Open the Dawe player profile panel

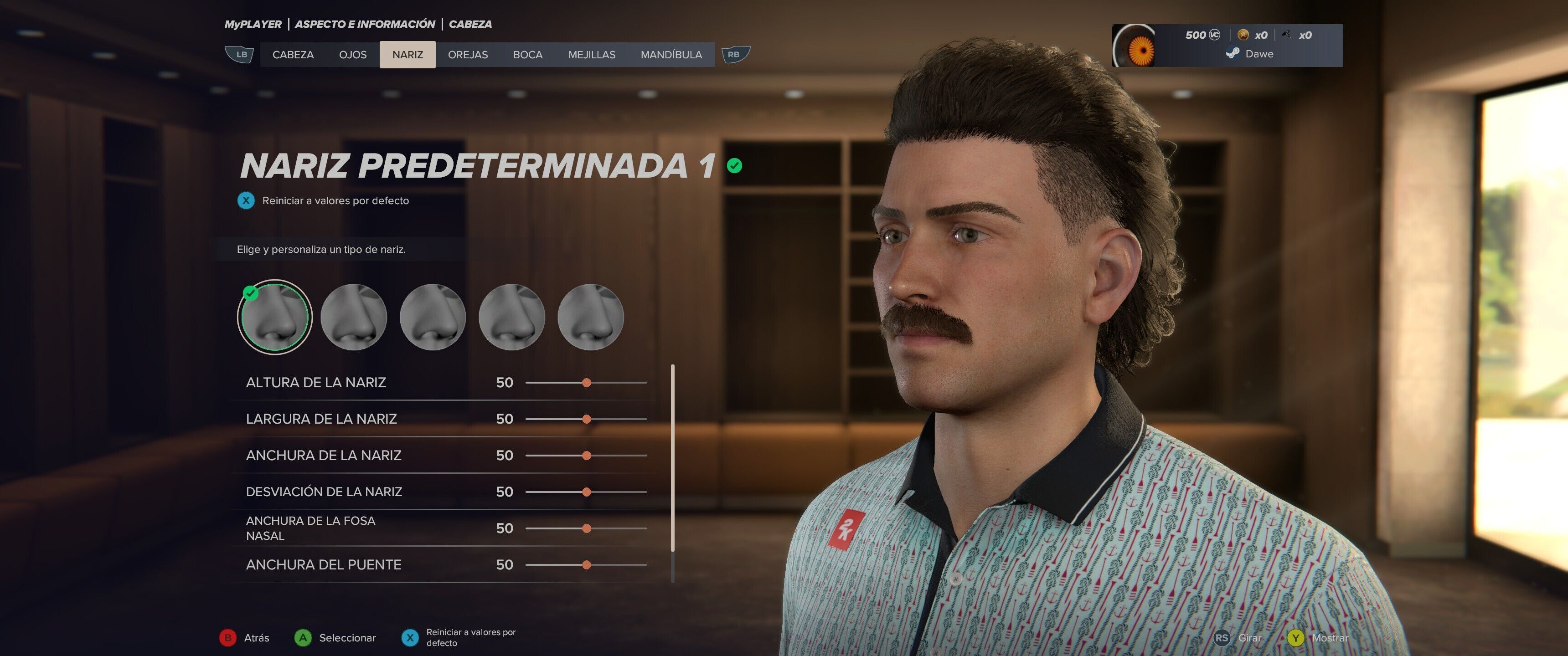(1227, 46)
